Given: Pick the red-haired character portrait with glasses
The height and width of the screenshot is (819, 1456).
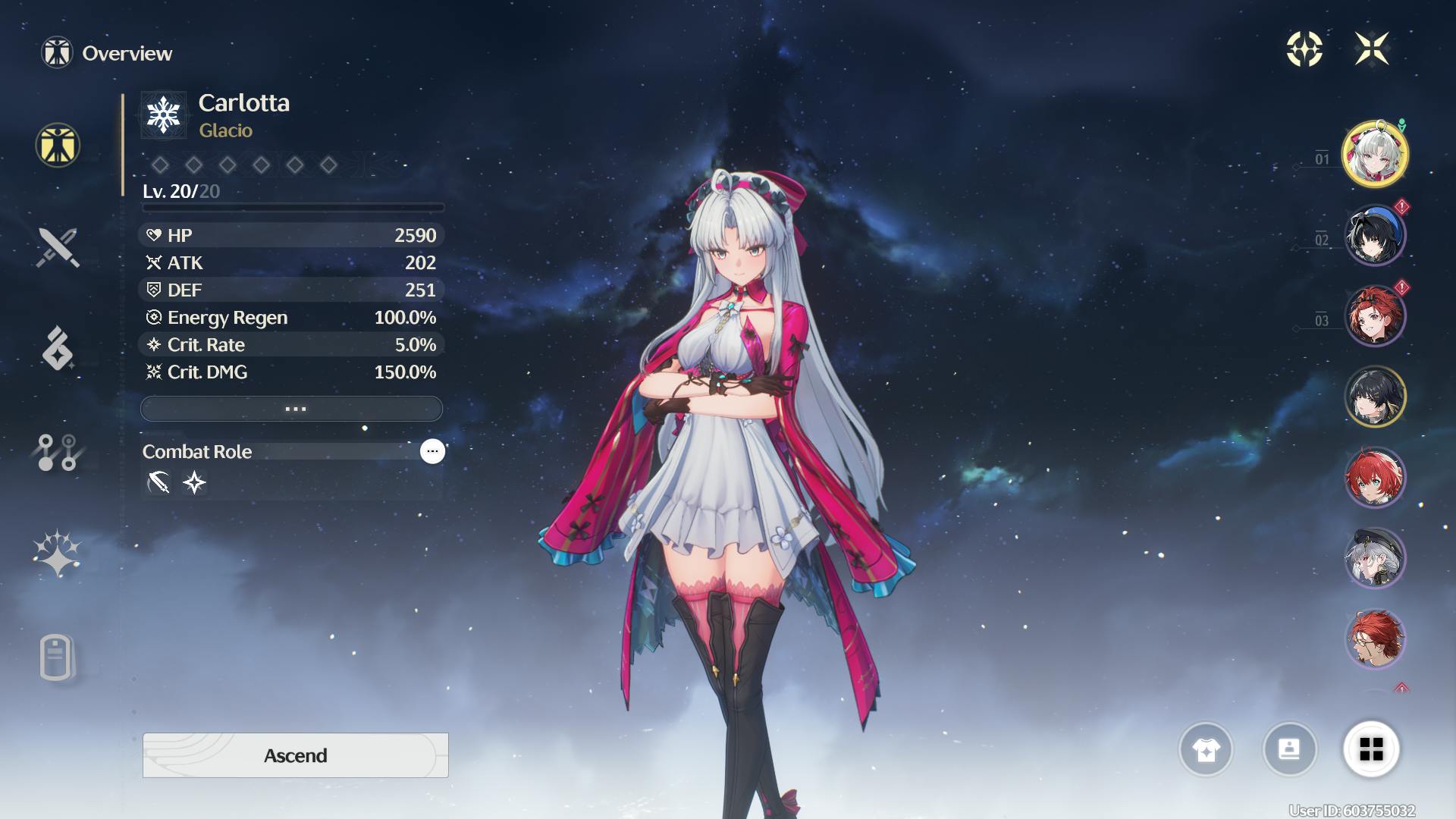Looking at the screenshot, I should tap(1374, 639).
